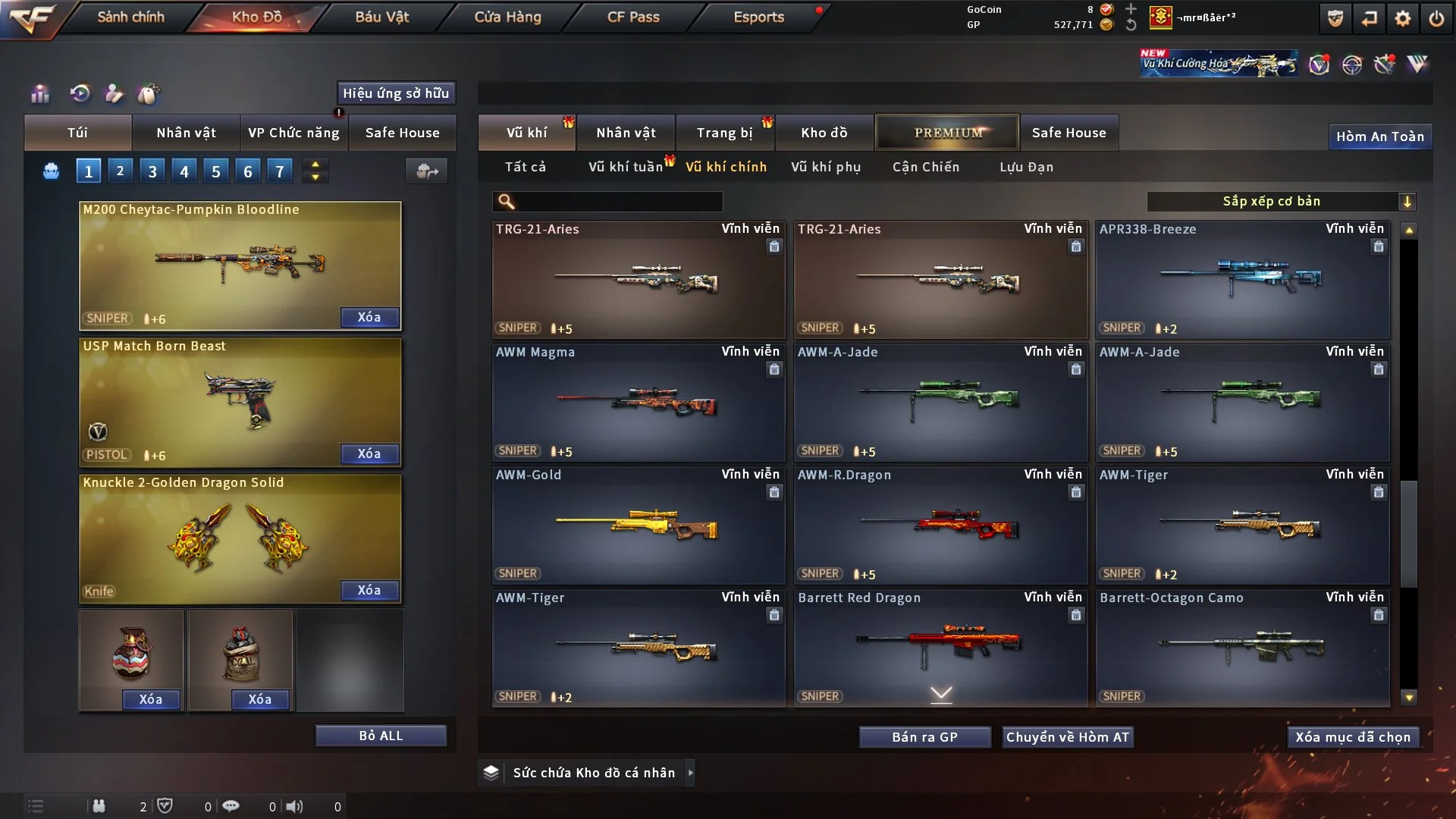Show the Cận Chiến melee category
1456x819 pixels.
click(x=925, y=167)
